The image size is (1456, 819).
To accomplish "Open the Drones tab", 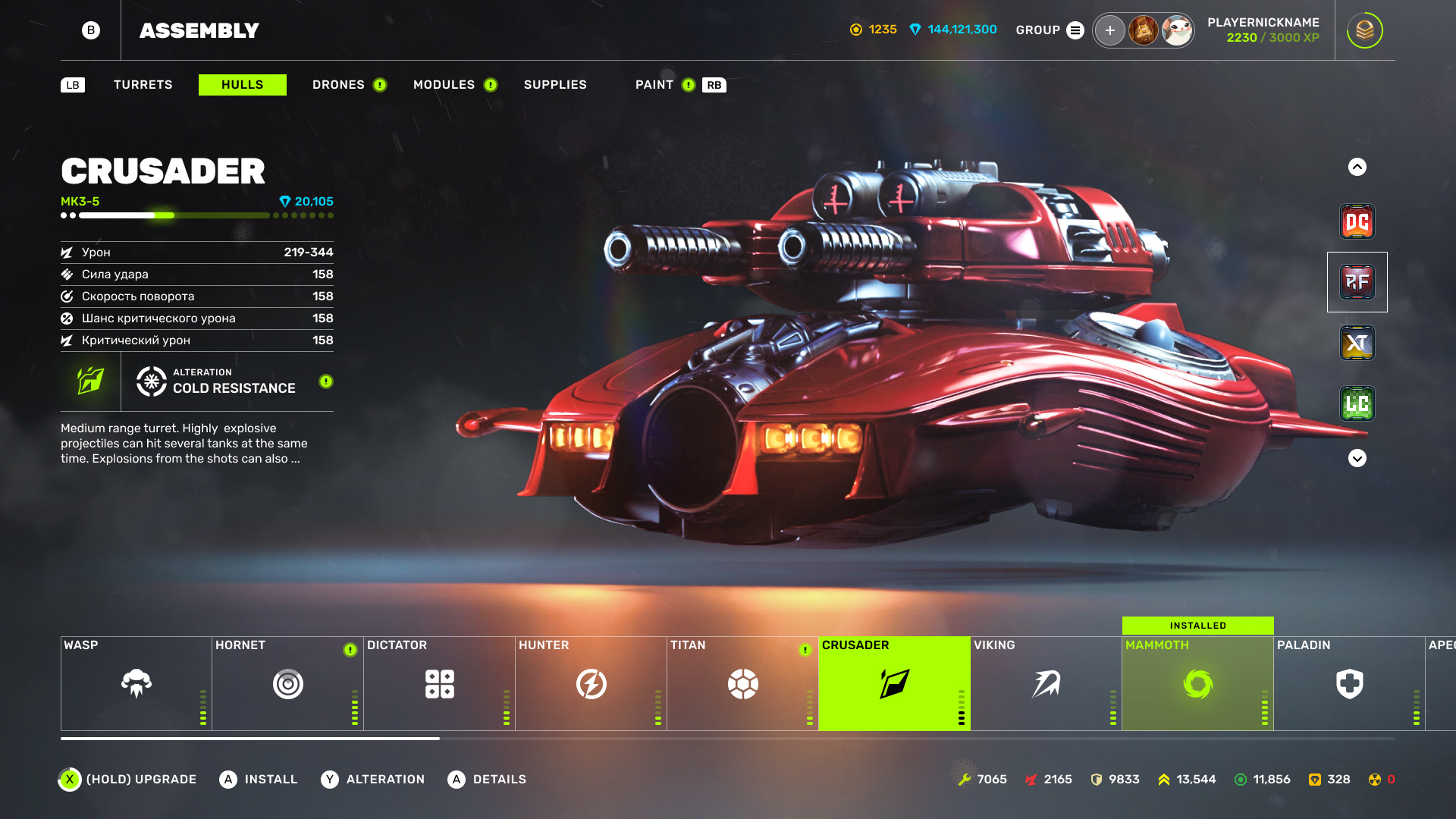I will click(338, 85).
